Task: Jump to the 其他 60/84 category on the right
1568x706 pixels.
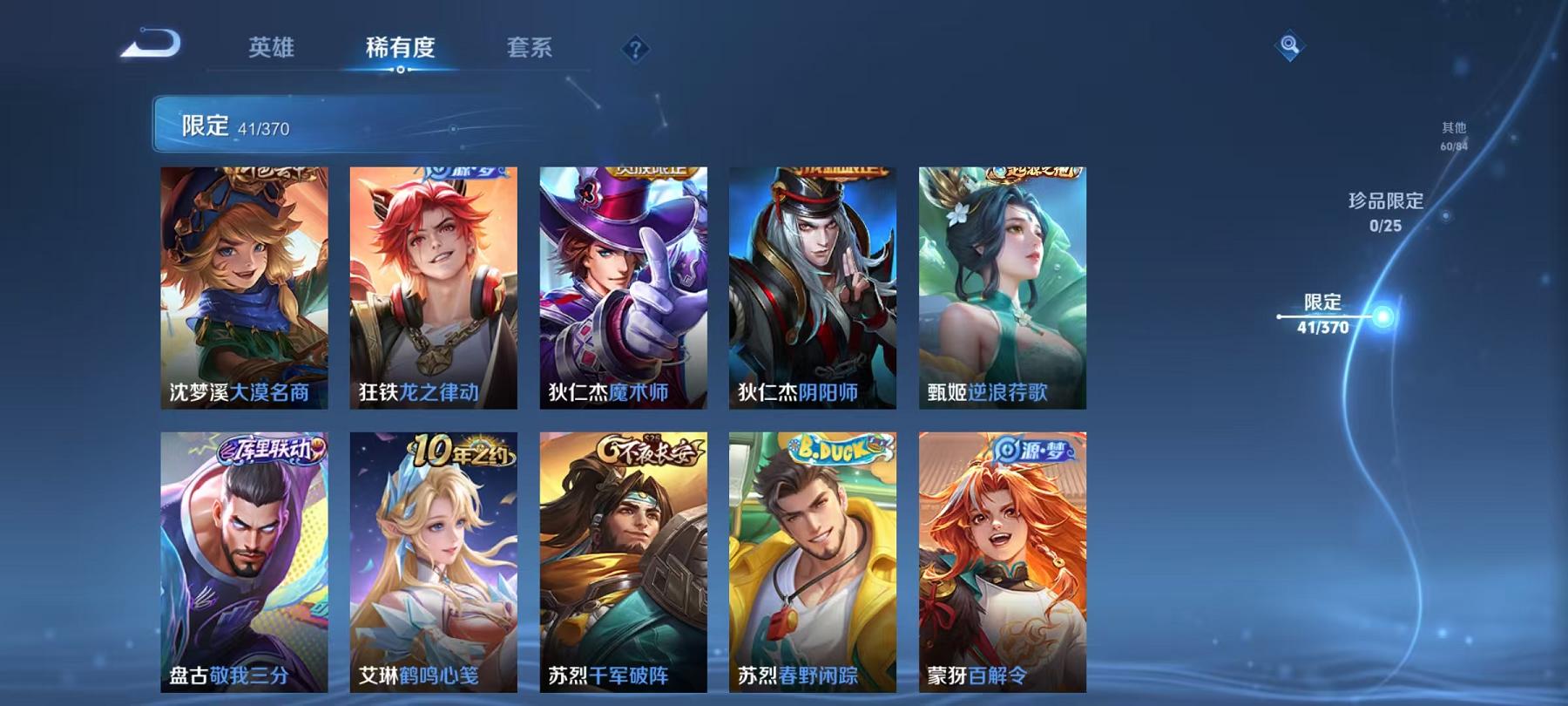Action: coord(1452,133)
